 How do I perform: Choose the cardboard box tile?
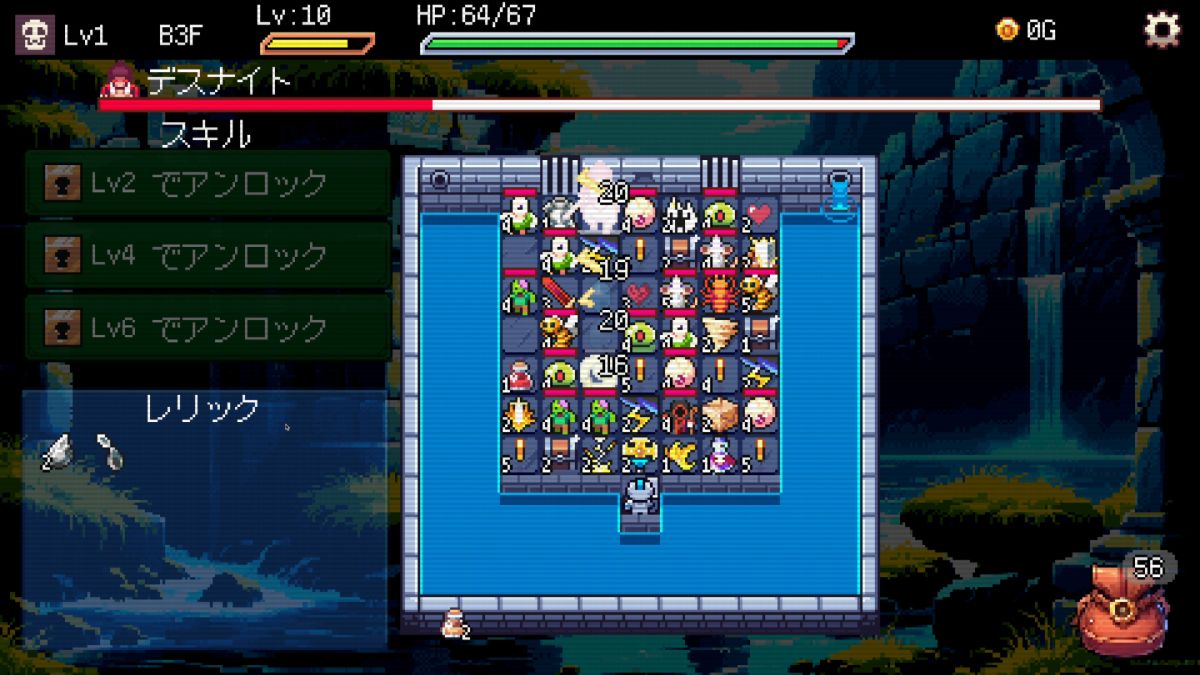point(719,413)
